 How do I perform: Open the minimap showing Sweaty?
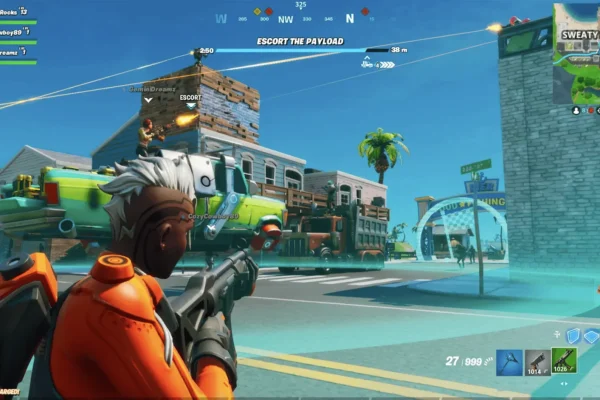click(576, 52)
